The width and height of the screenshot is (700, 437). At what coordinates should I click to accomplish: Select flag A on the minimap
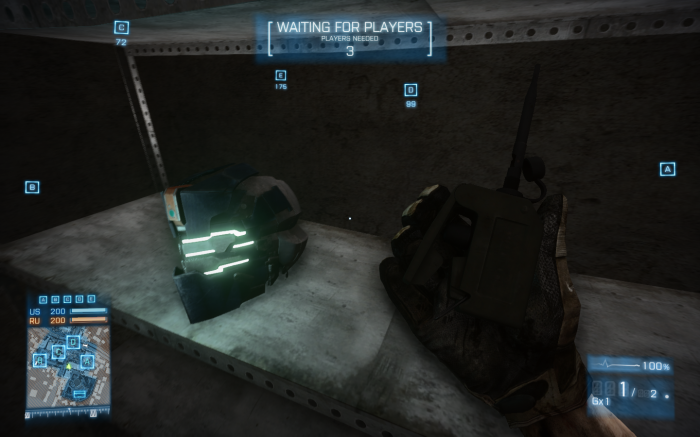click(x=87, y=361)
